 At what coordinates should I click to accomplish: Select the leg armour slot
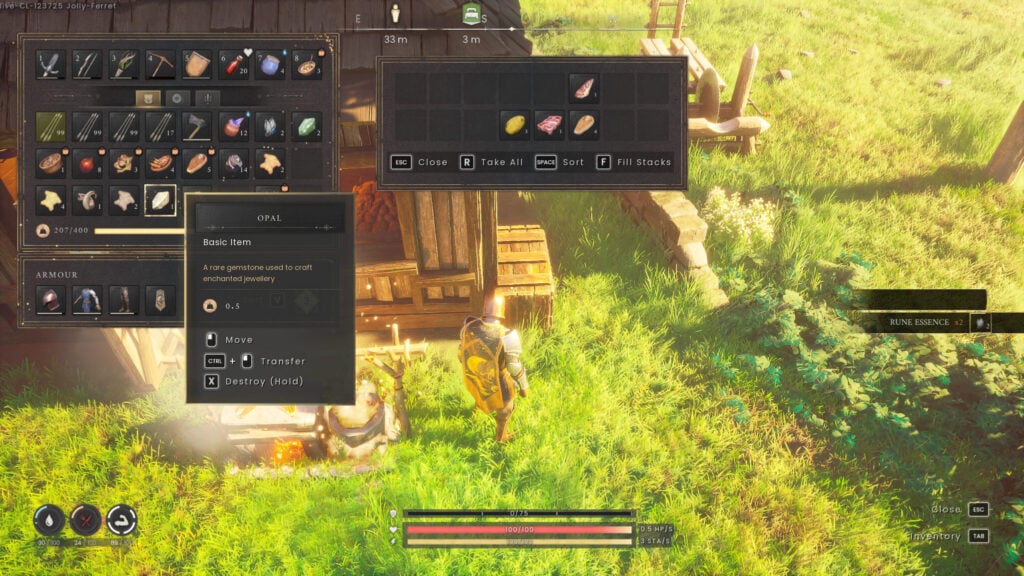124,299
